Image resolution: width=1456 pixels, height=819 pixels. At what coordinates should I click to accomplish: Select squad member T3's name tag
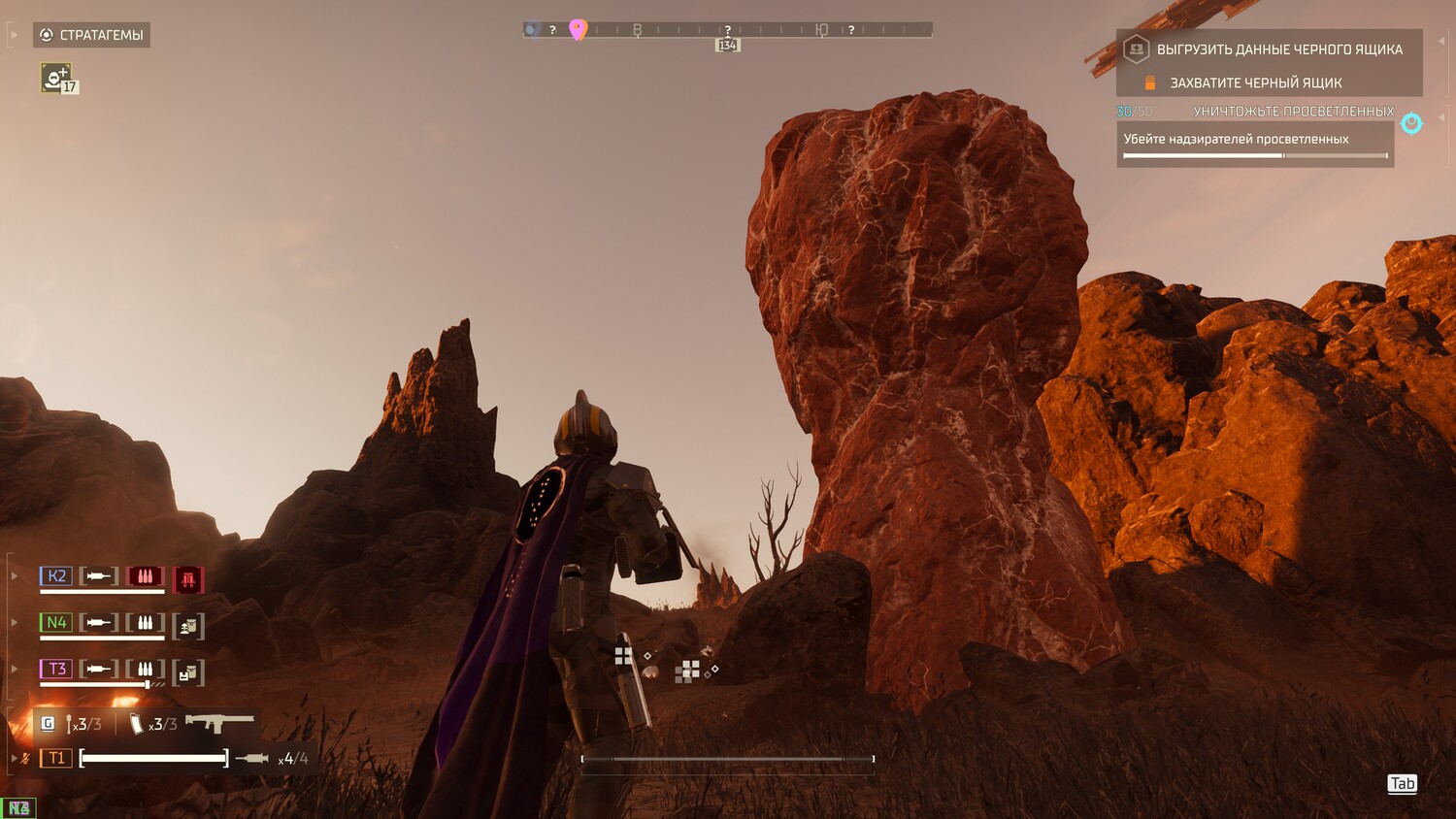56,669
